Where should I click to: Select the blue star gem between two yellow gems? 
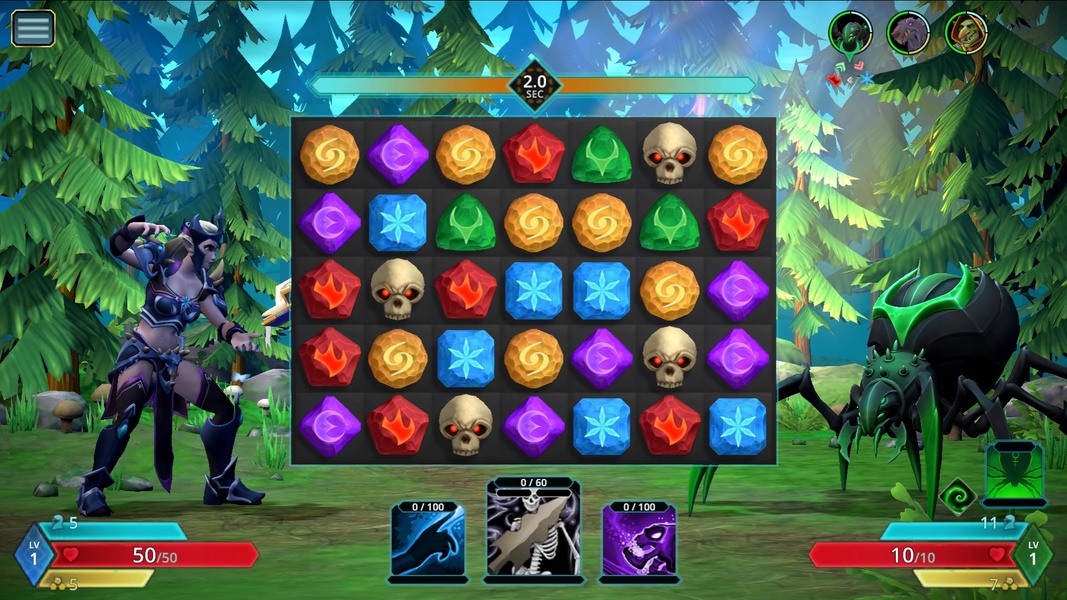coord(465,357)
